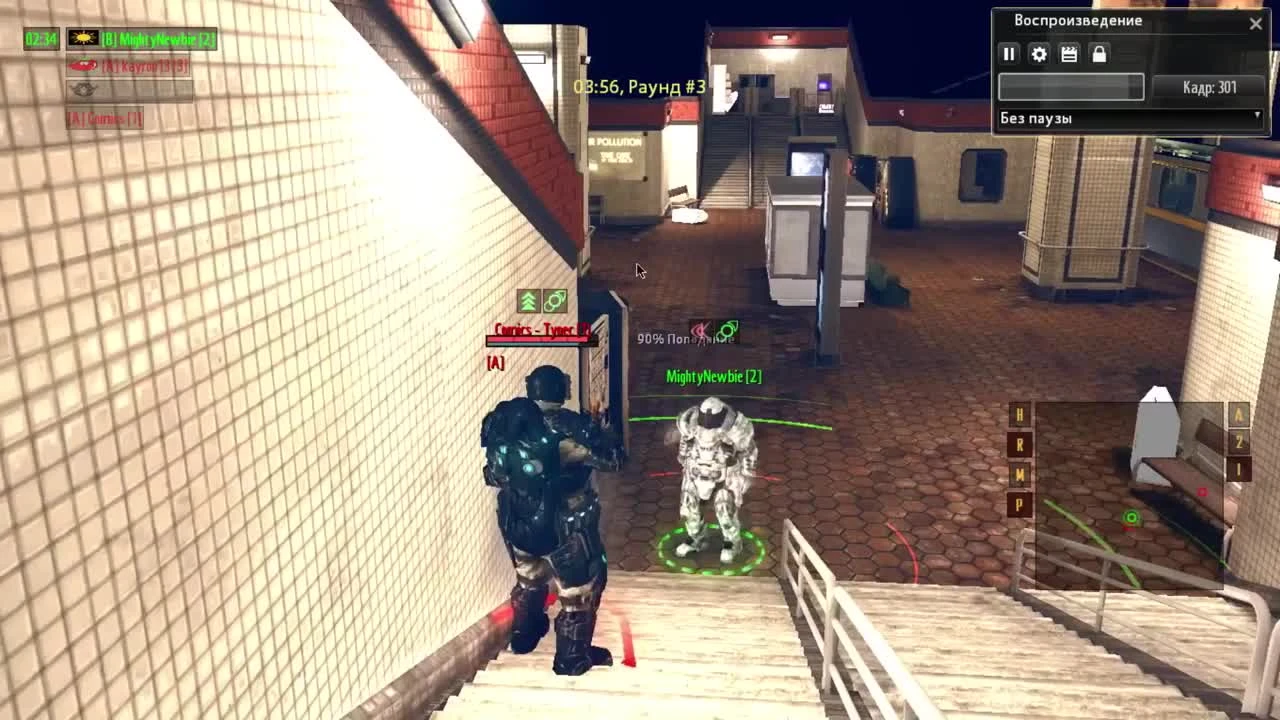This screenshot has width=1280, height=720.
Task: Select the "P" button beside the minimap
Action: tap(1020, 505)
